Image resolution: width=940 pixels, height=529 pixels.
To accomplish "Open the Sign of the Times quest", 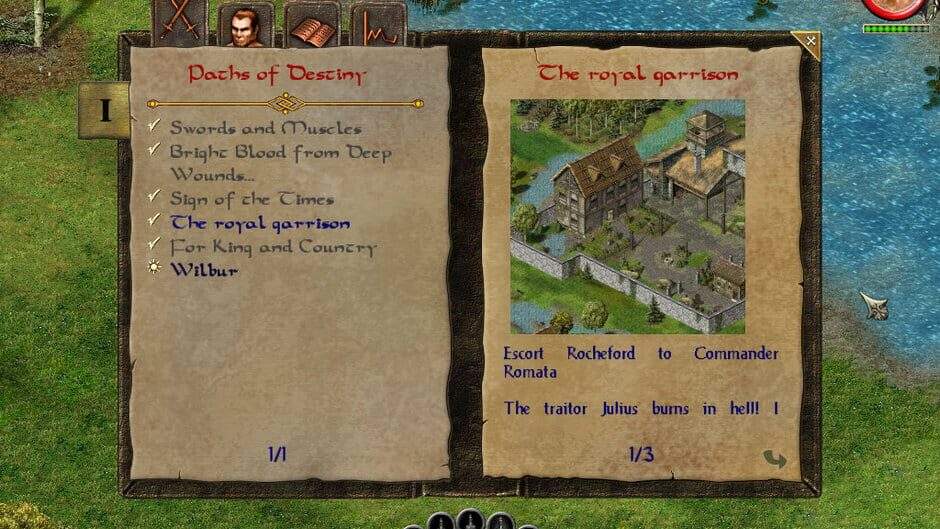I will (251, 199).
